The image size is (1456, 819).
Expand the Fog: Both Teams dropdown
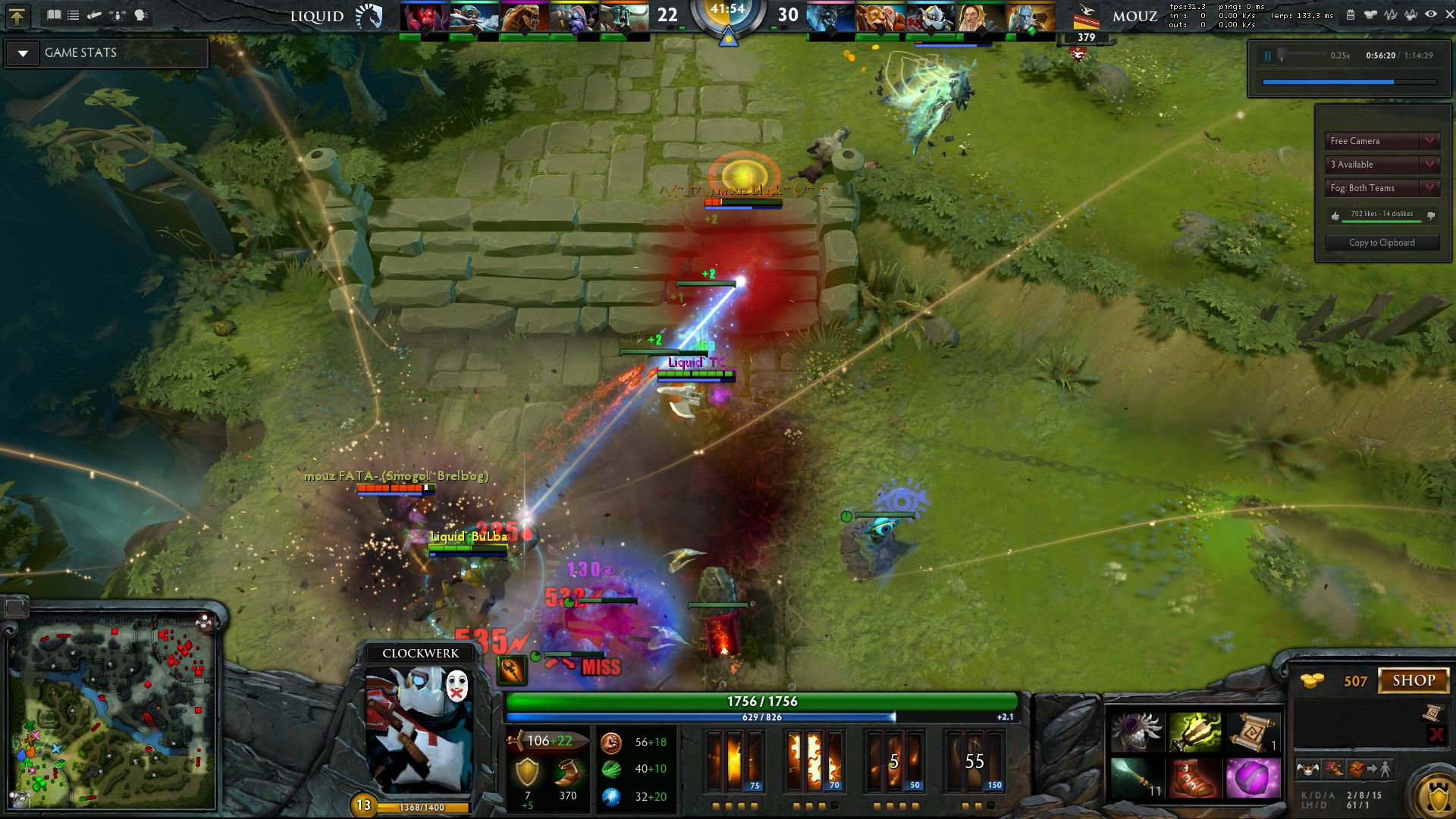[x=1382, y=188]
